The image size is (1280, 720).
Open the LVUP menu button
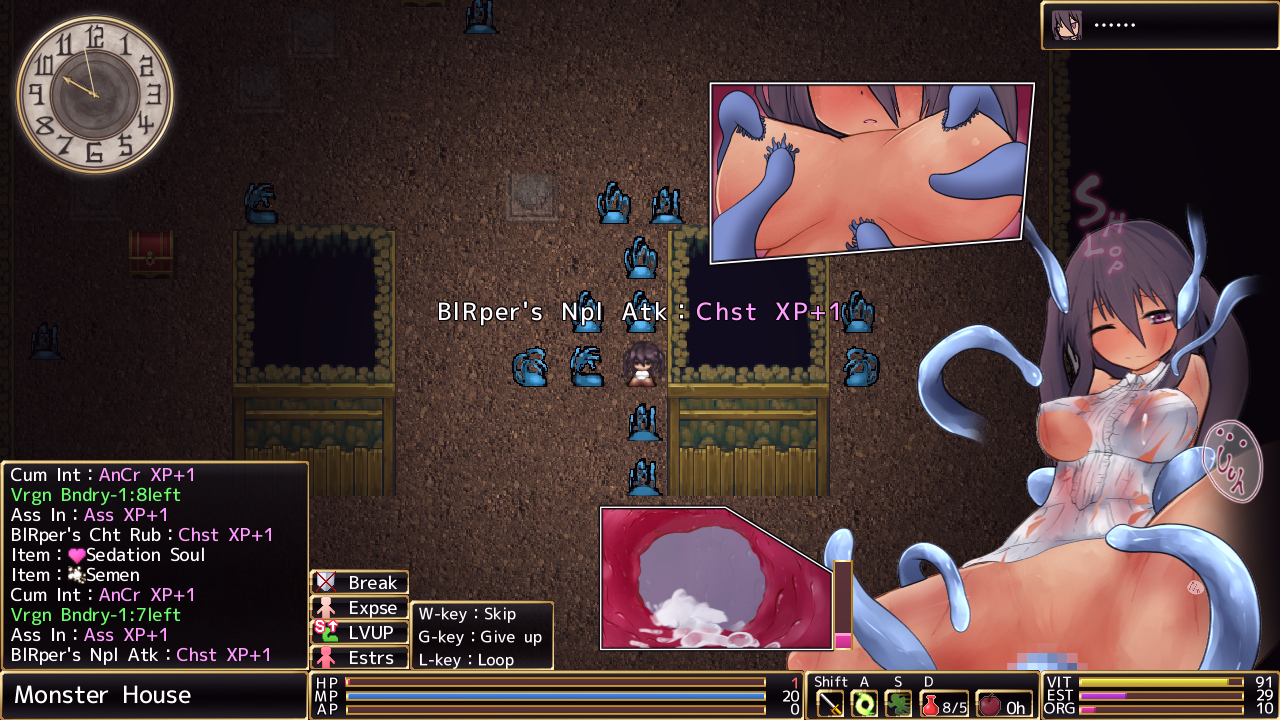[x=360, y=632]
